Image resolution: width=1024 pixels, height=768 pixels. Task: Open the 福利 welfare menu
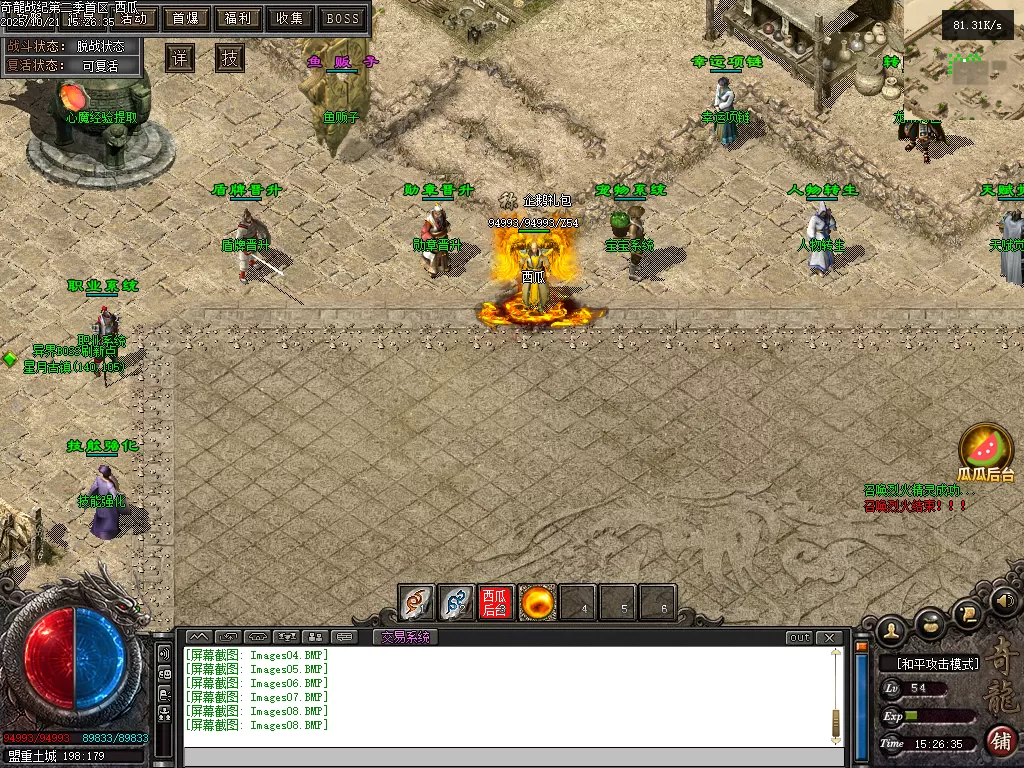(238, 18)
